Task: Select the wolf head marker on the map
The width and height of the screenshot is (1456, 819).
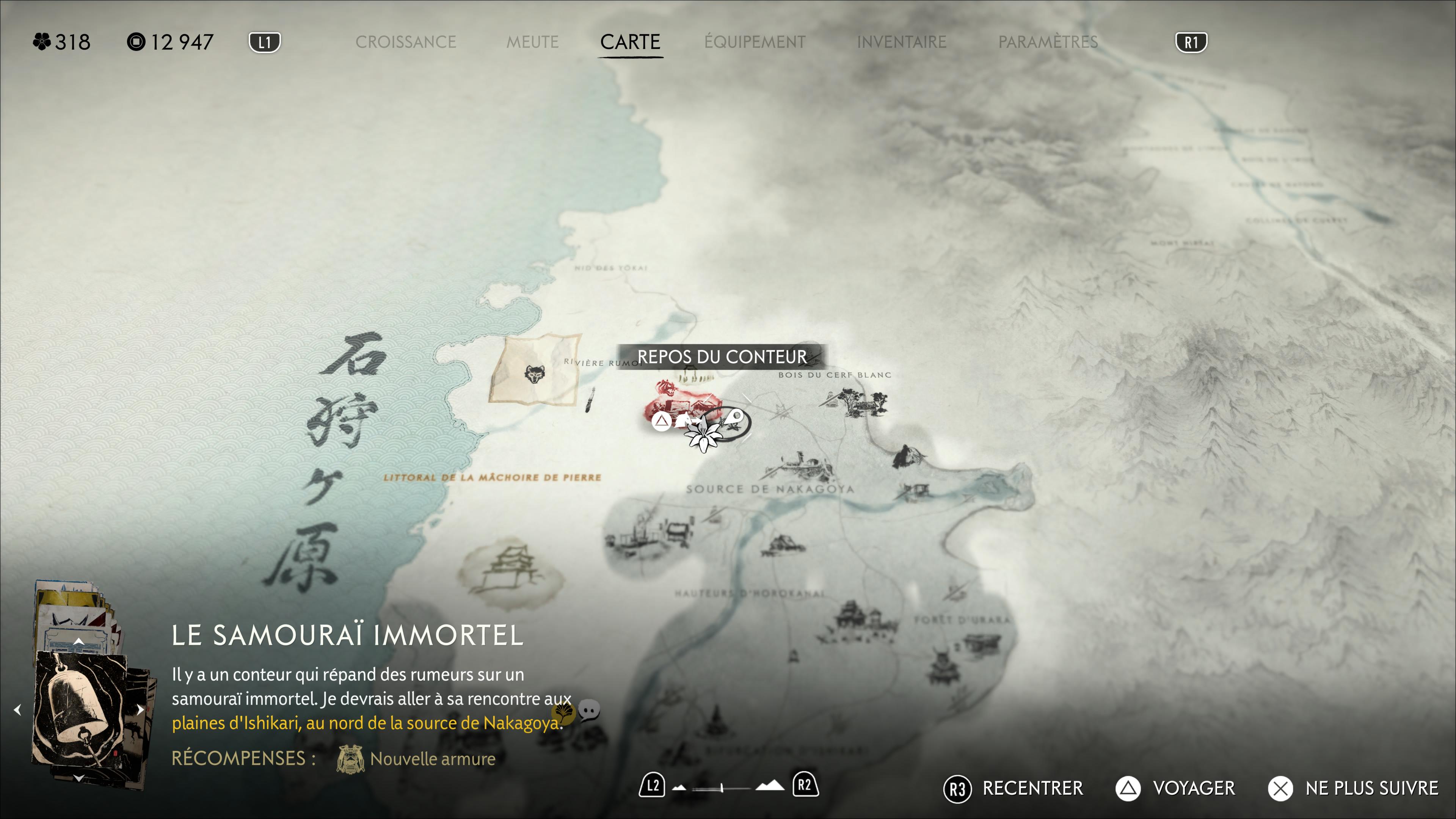Action: [535, 373]
